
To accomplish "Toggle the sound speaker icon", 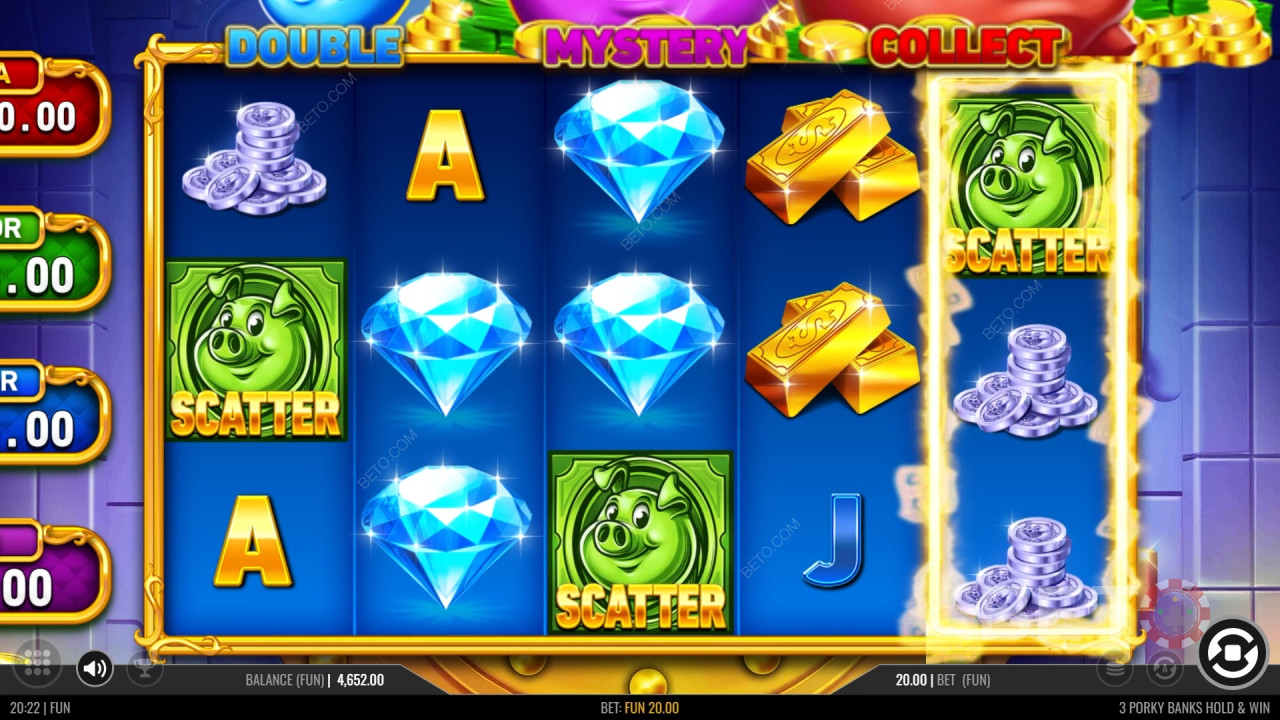I will click(x=95, y=668).
